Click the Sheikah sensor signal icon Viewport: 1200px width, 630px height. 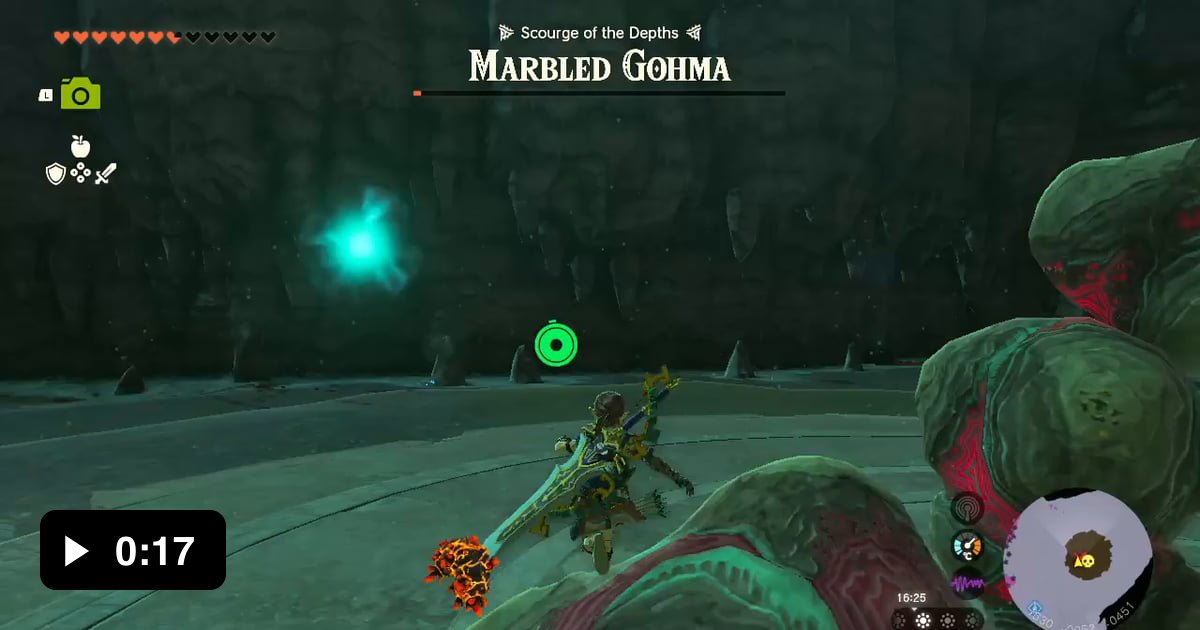[967, 506]
